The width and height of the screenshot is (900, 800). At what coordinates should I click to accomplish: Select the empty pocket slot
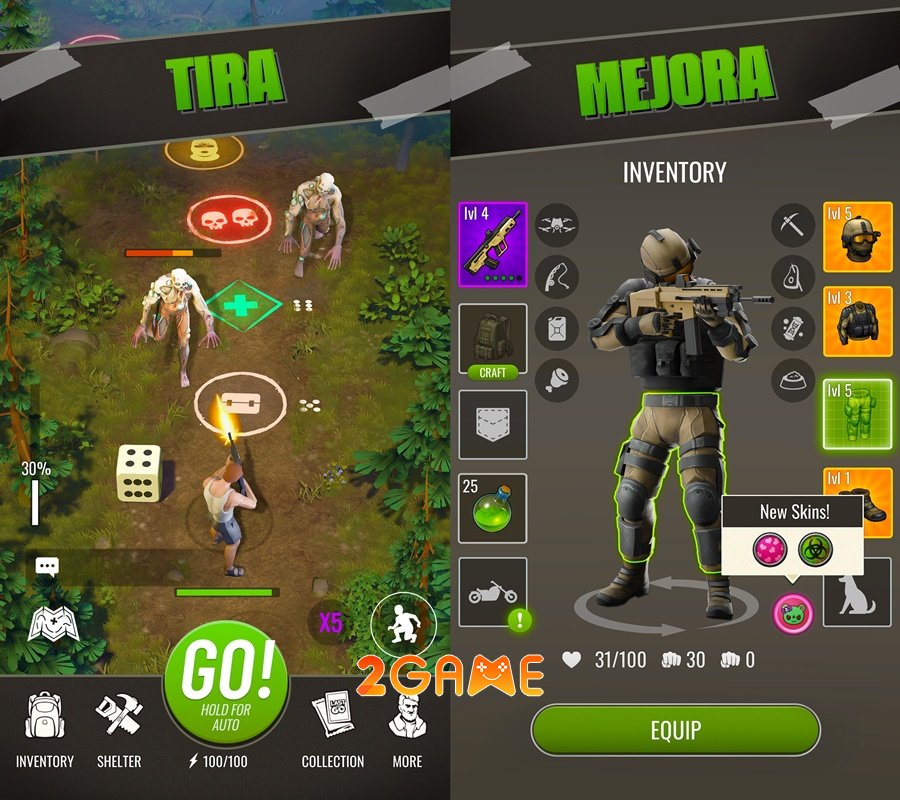492,425
